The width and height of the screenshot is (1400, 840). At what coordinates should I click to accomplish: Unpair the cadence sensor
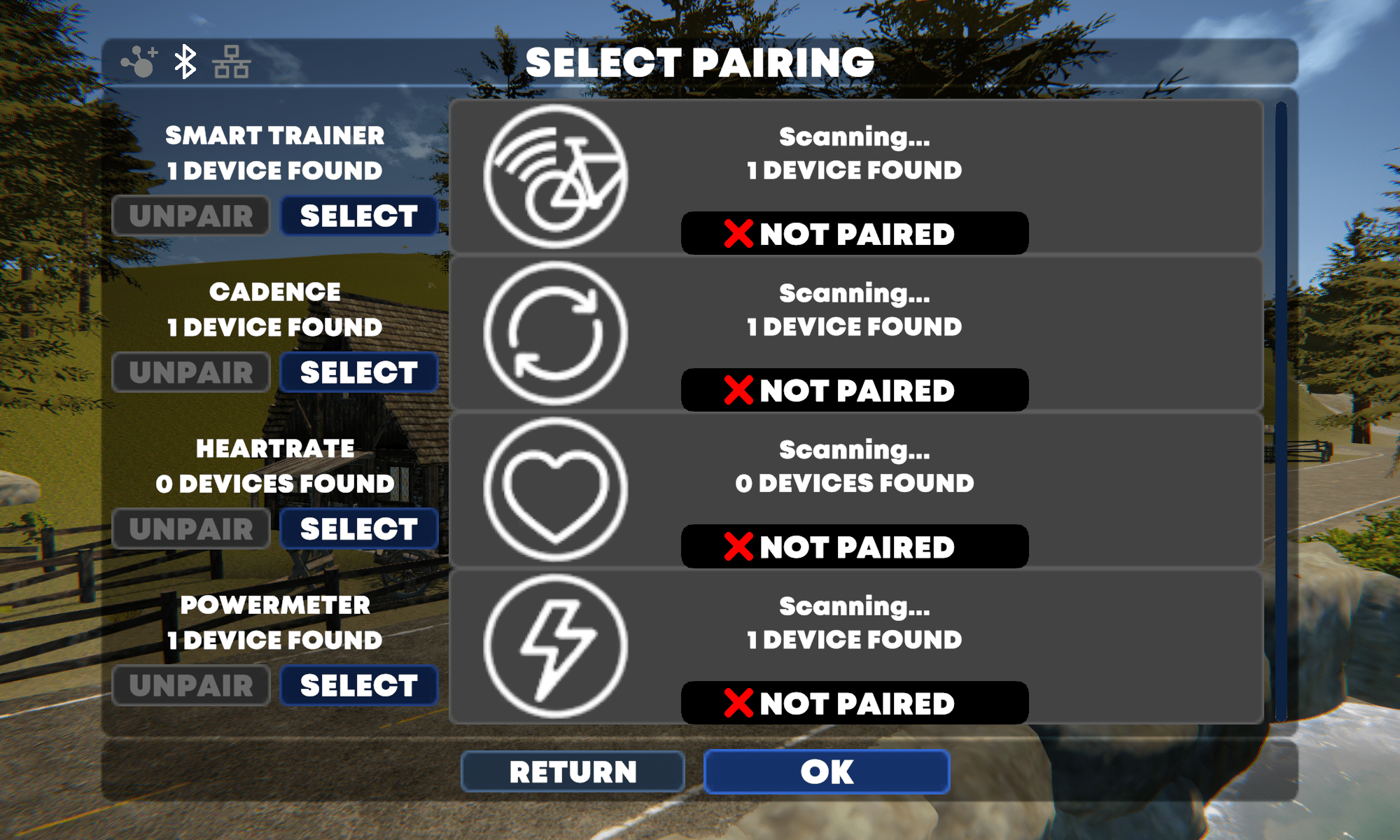point(190,372)
